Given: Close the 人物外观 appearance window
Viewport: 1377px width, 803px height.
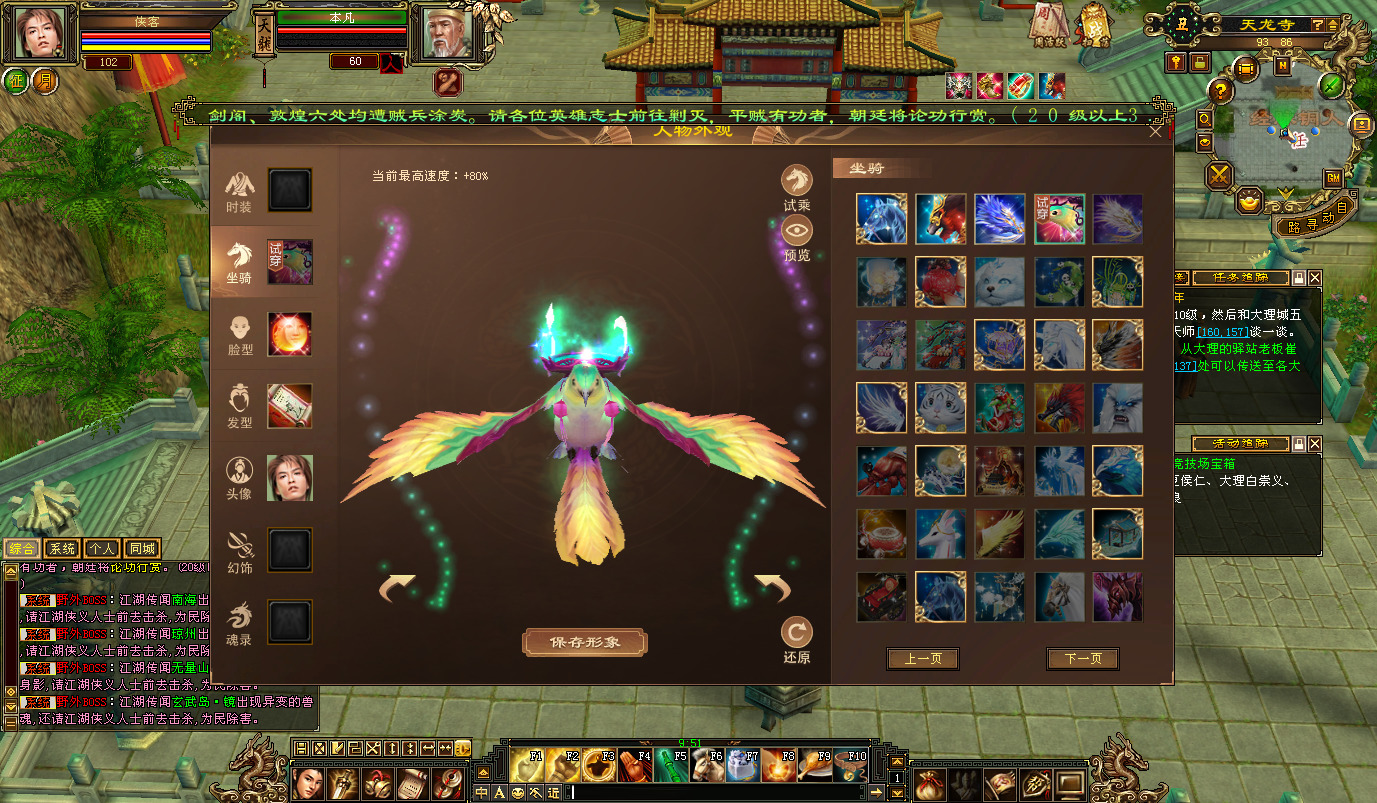Looking at the screenshot, I should (x=1156, y=131).
